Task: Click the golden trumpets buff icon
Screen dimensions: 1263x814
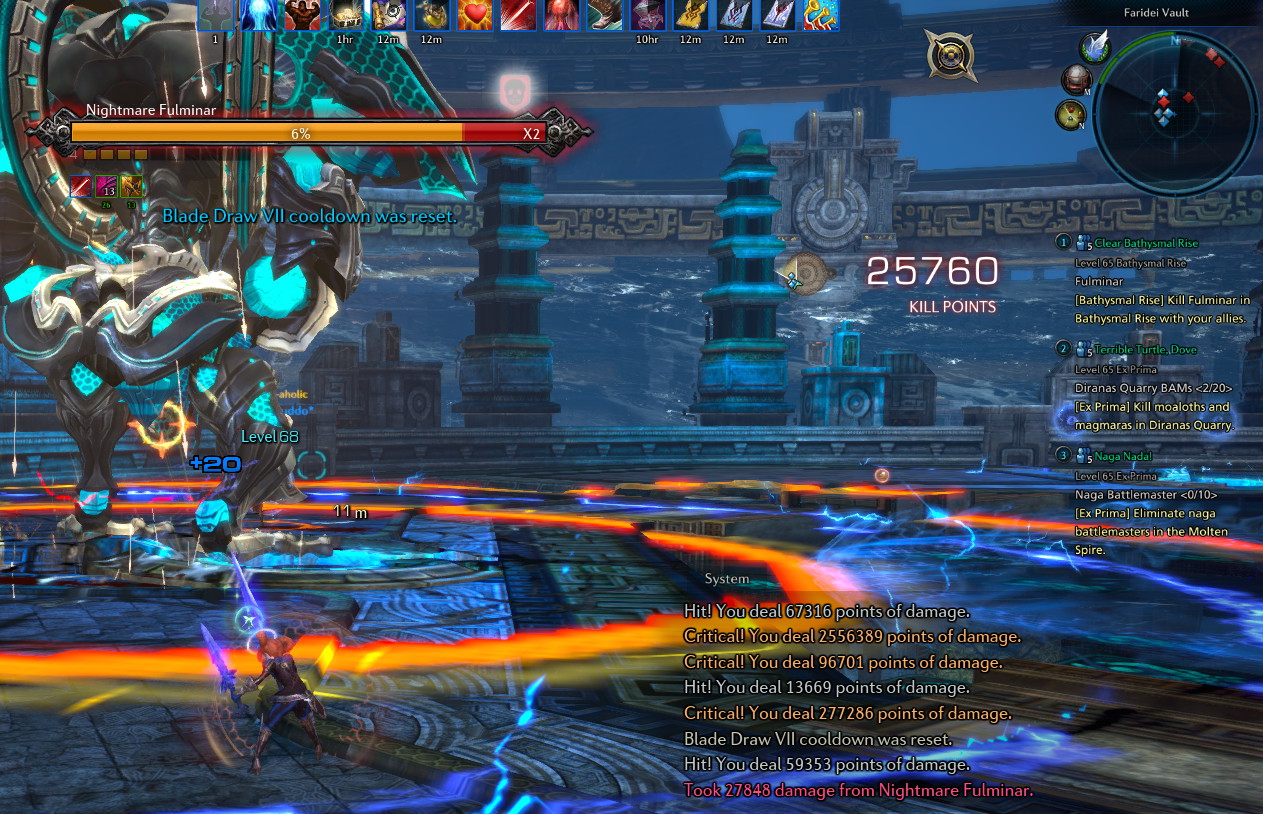Action: click(x=821, y=15)
